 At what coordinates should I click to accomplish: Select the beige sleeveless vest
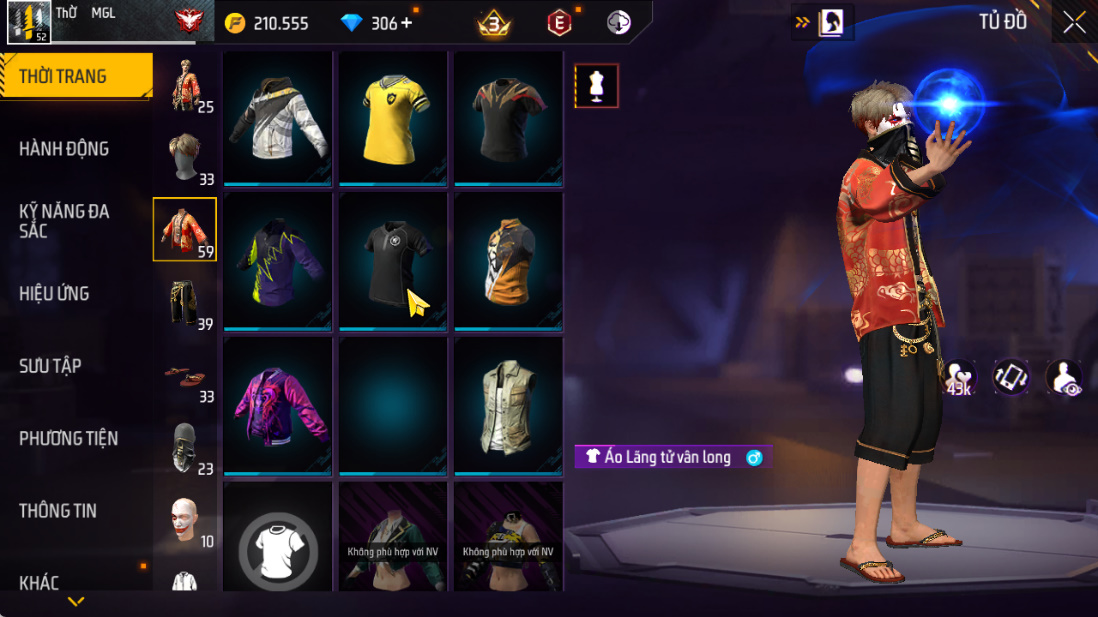tap(508, 406)
